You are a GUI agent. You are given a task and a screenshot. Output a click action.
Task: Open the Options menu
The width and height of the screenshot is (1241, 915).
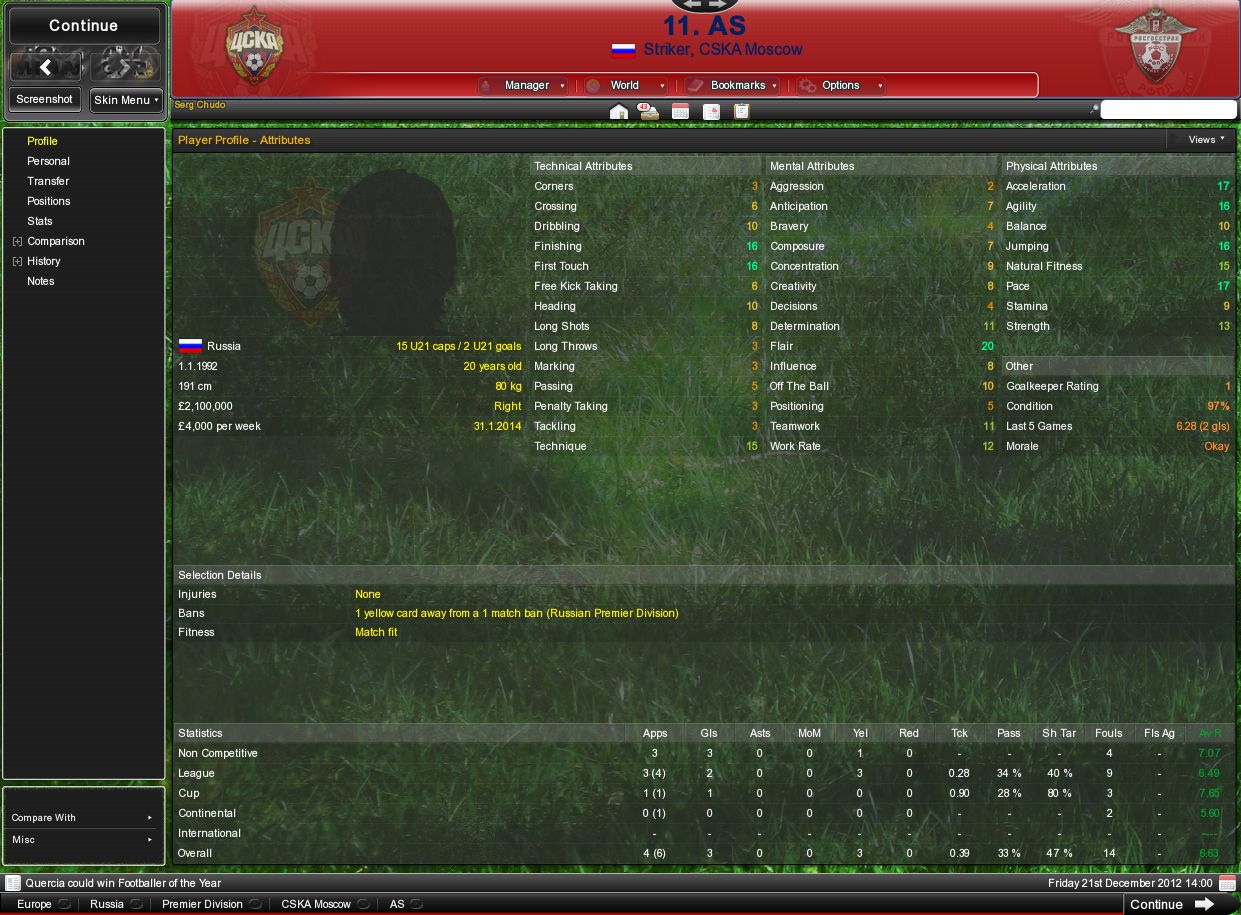pyautogui.click(x=841, y=86)
